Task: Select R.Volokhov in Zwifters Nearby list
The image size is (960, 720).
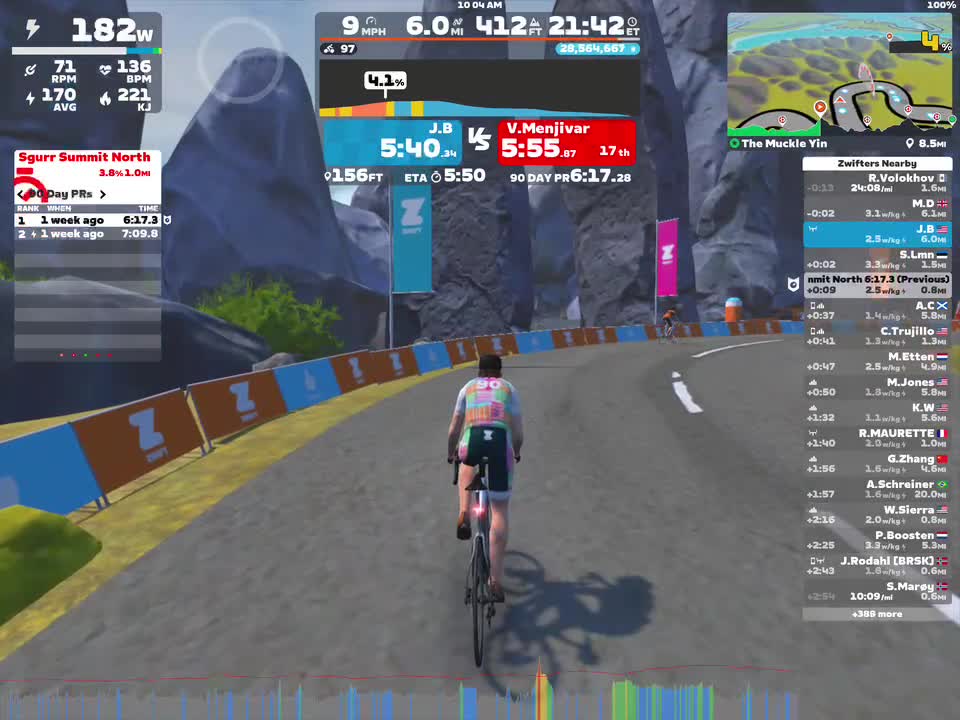Action: tap(877, 183)
